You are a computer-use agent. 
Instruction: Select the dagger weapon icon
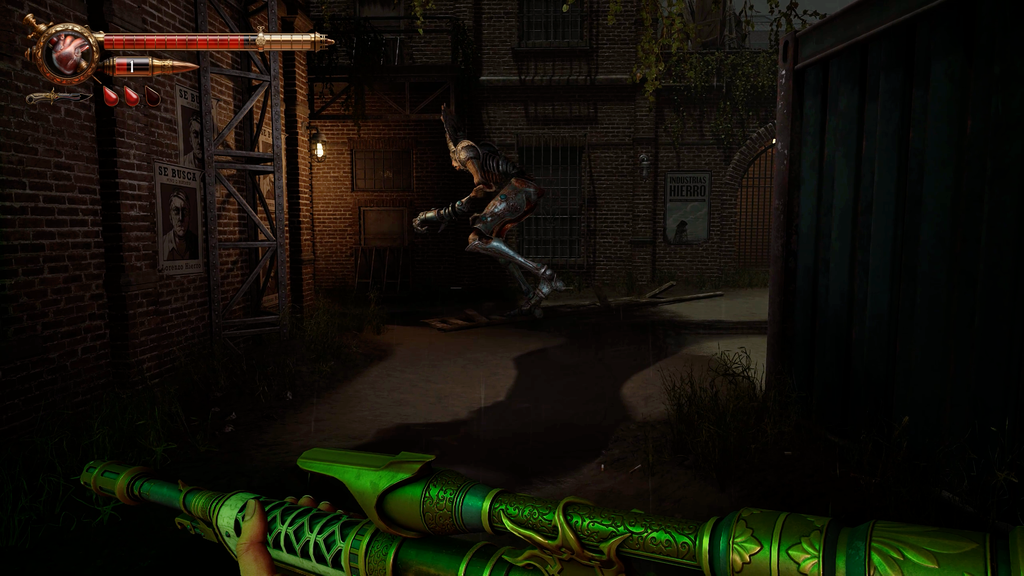click(57, 97)
